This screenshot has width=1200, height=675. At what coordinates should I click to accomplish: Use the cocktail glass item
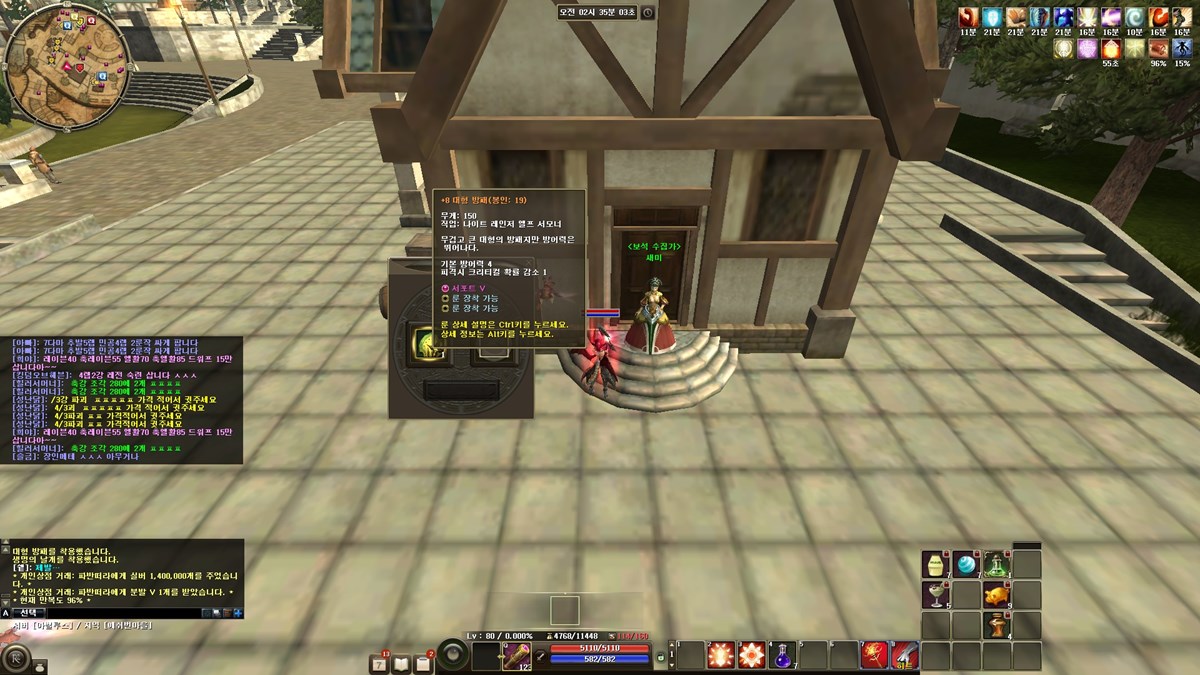click(935, 595)
